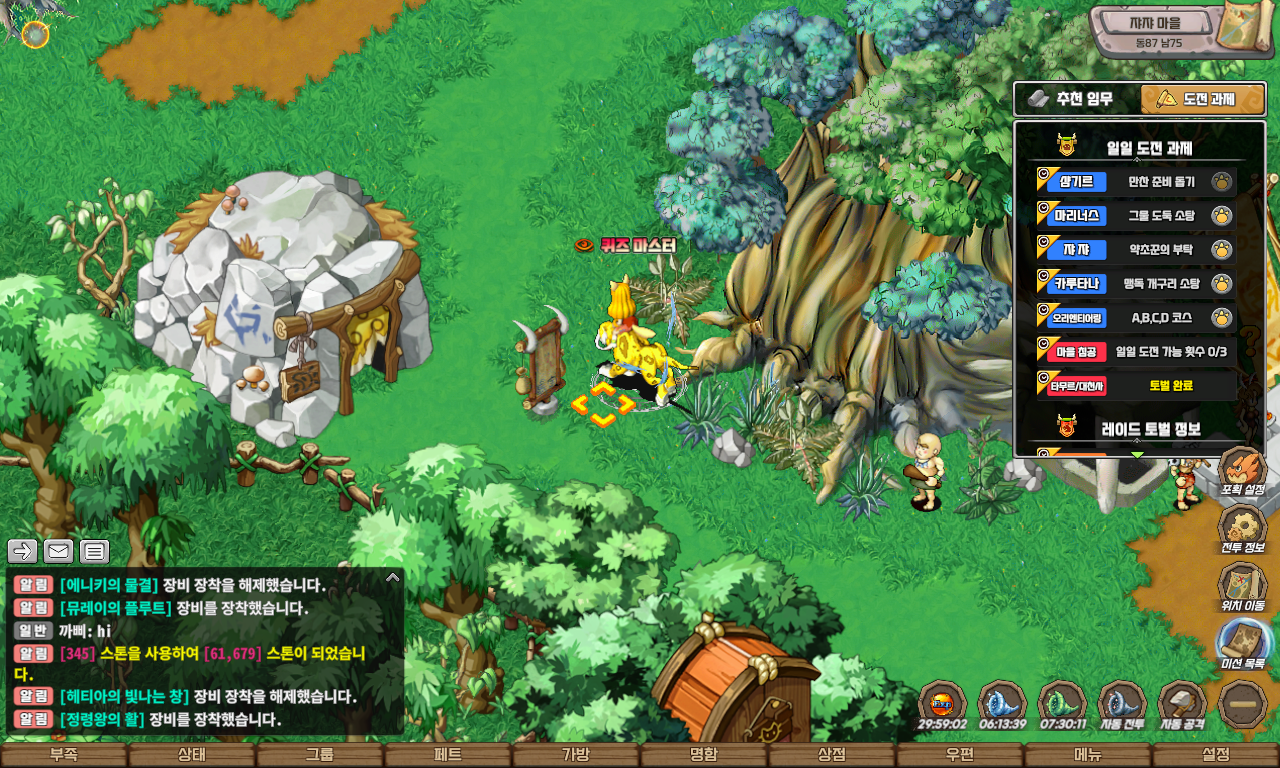Image resolution: width=1280 pixels, height=768 pixels.
Task: Open the 설정 settings menu
Action: tap(1215, 755)
